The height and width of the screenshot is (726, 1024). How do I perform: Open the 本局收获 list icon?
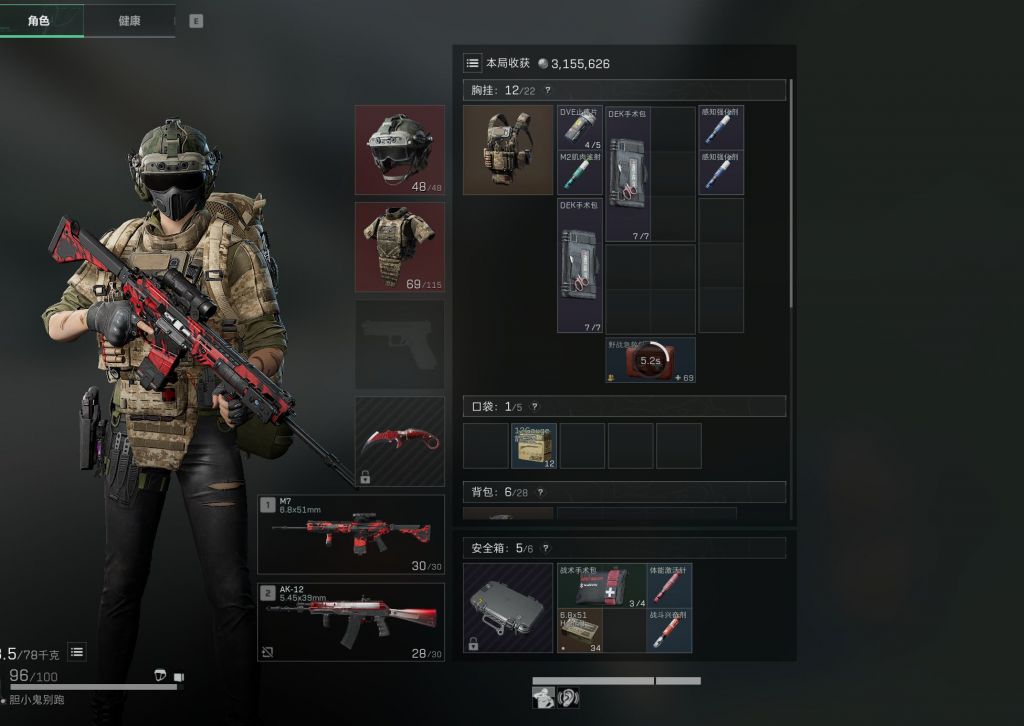pos(472,63)
